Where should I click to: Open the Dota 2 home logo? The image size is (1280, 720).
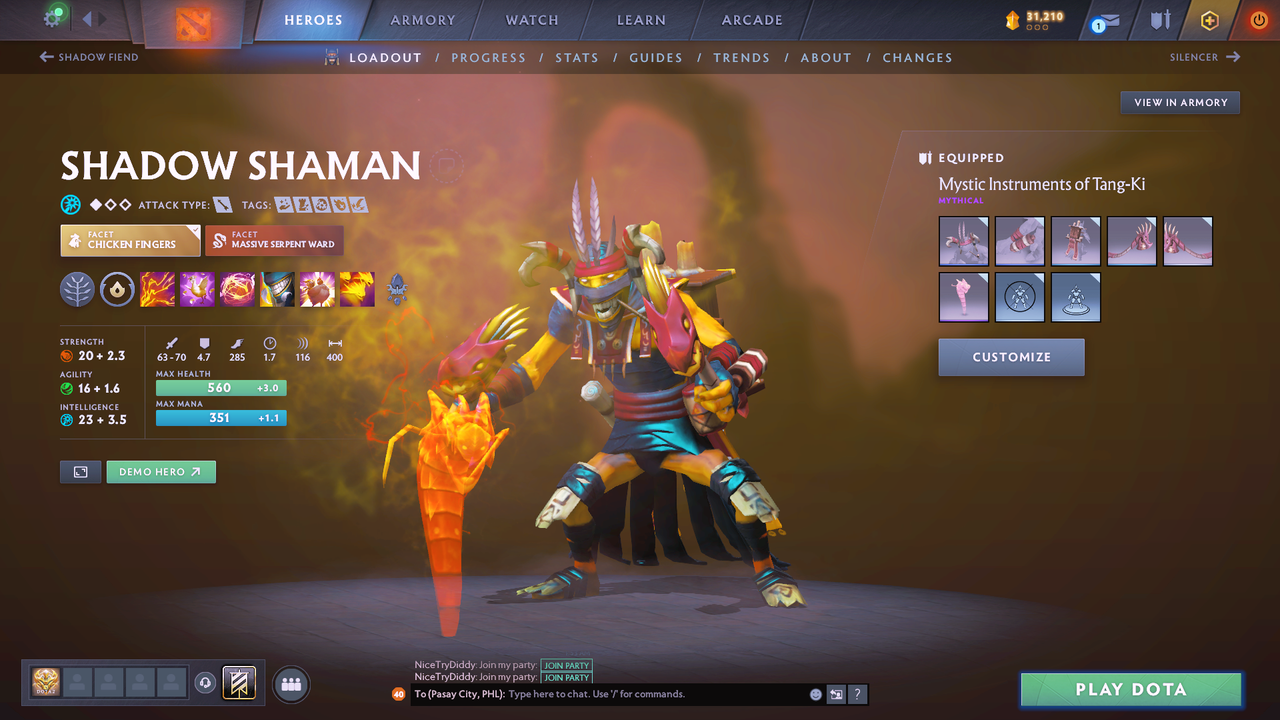click(x=194, y=24)
